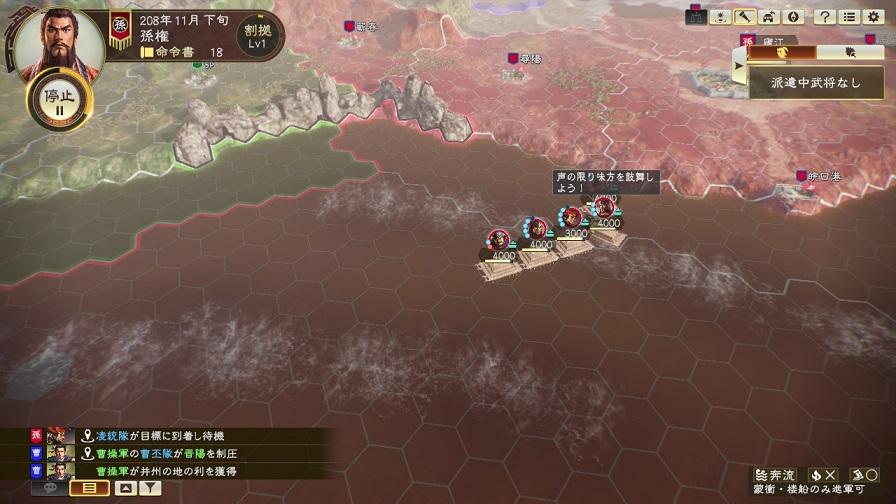
Task: Open the question mark help button
Action: [824, 17]
